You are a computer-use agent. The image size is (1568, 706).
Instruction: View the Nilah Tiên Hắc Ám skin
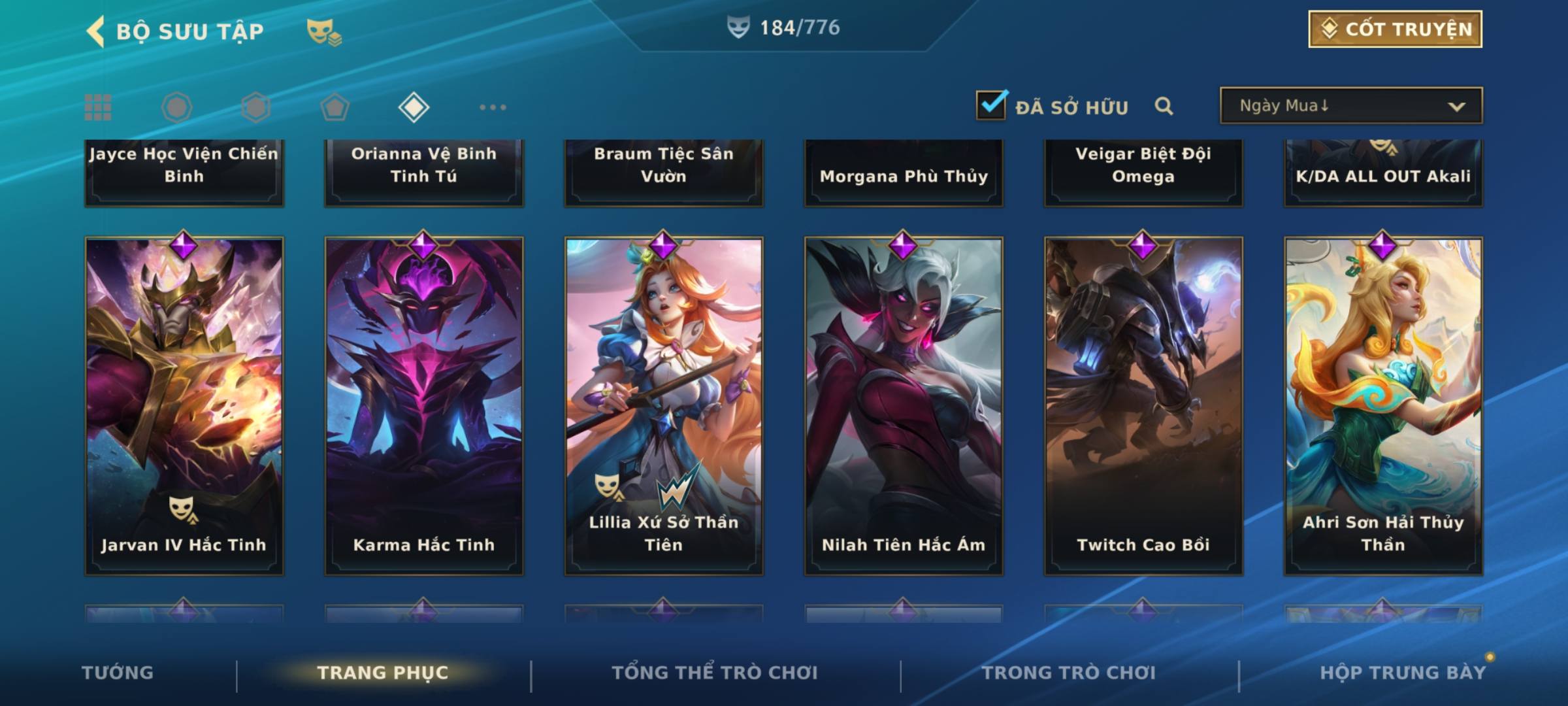click(904, 405)
